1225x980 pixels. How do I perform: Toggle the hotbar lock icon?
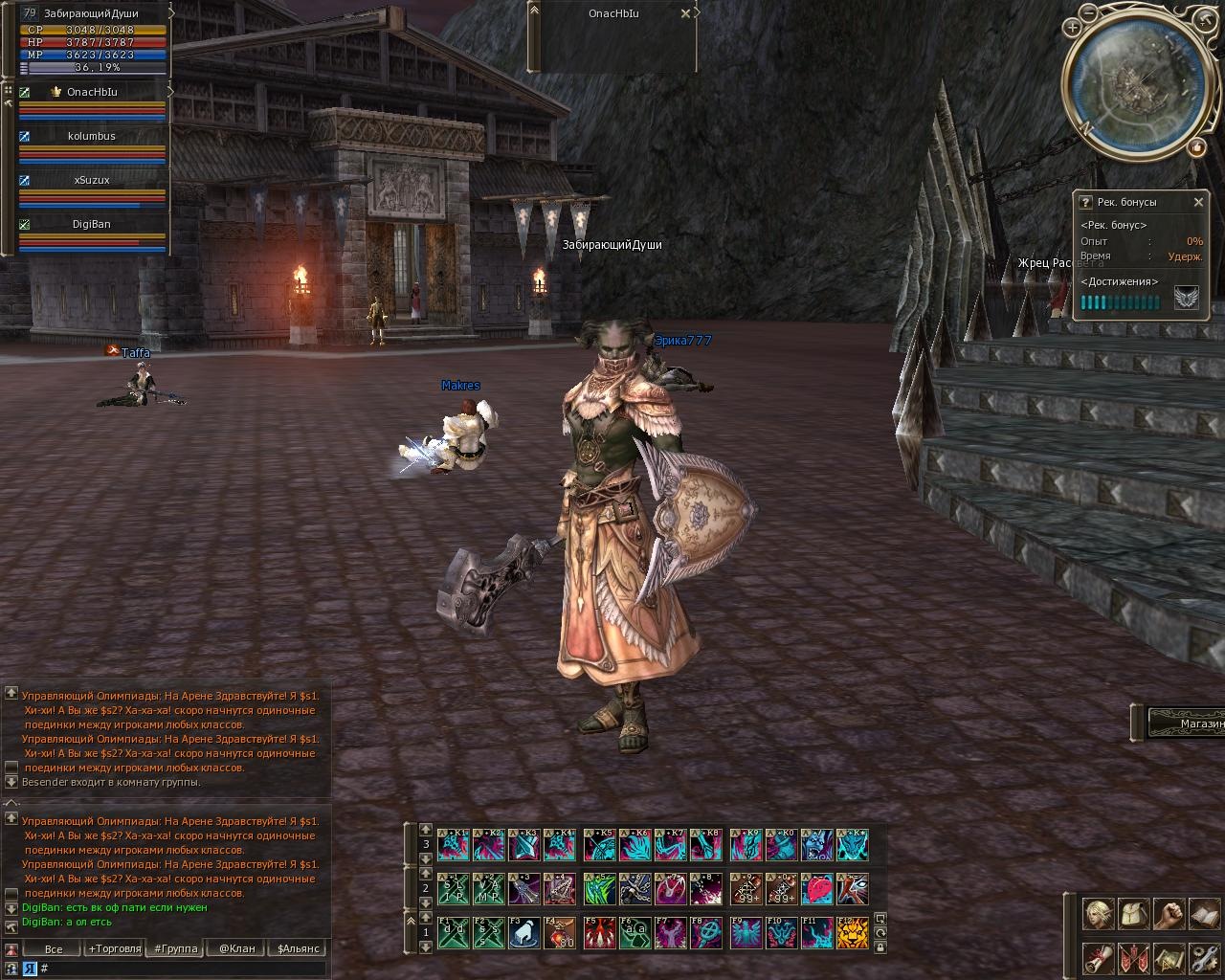880,947
